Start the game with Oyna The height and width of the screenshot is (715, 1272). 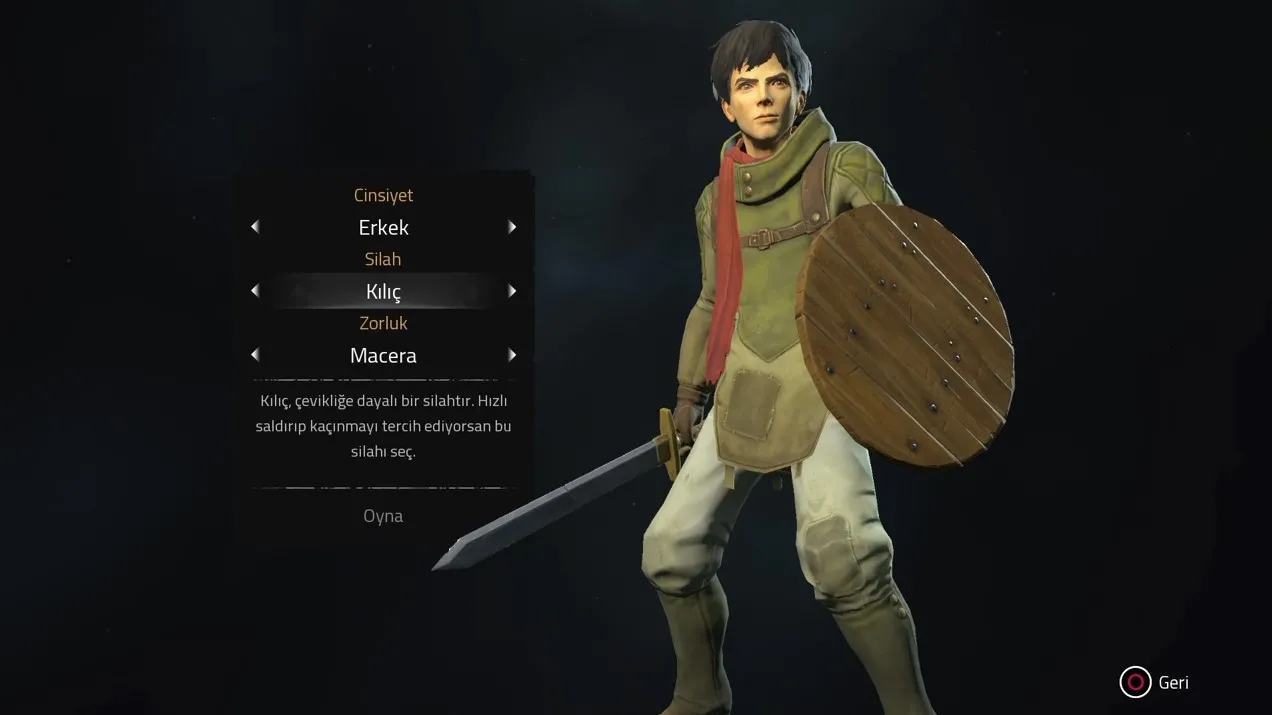383,516
